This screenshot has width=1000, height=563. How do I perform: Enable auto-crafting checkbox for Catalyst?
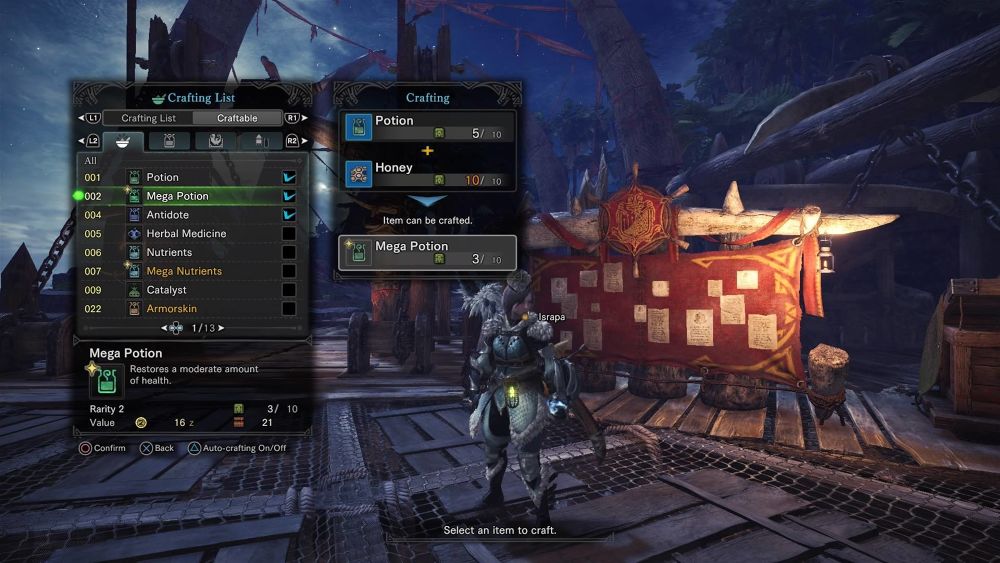click(x=289, y=290)
